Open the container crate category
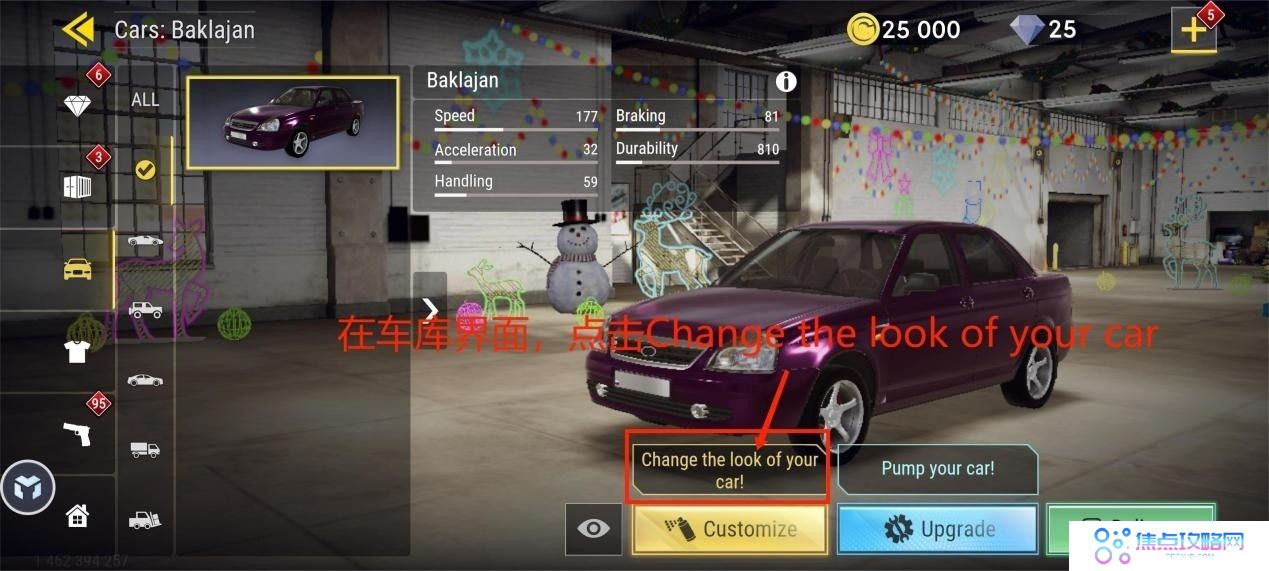 pos(77,187)
